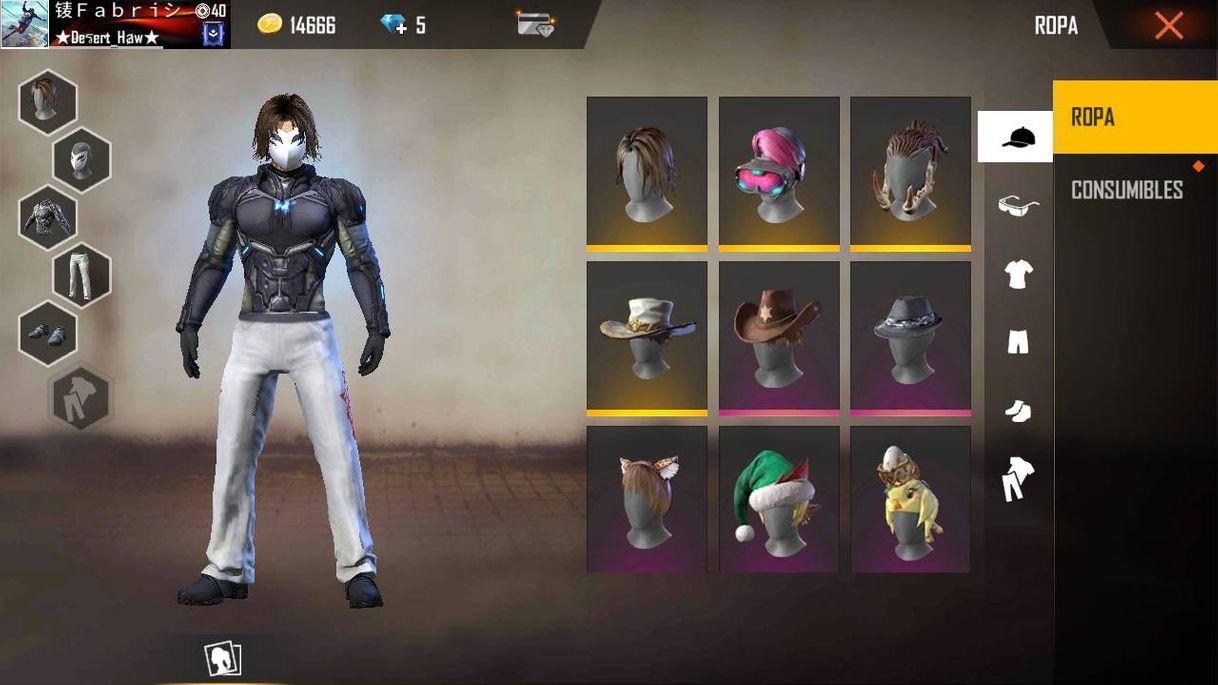Switch to the Consumibles tab
The image size is (1218, 685).
(1126, 190)
